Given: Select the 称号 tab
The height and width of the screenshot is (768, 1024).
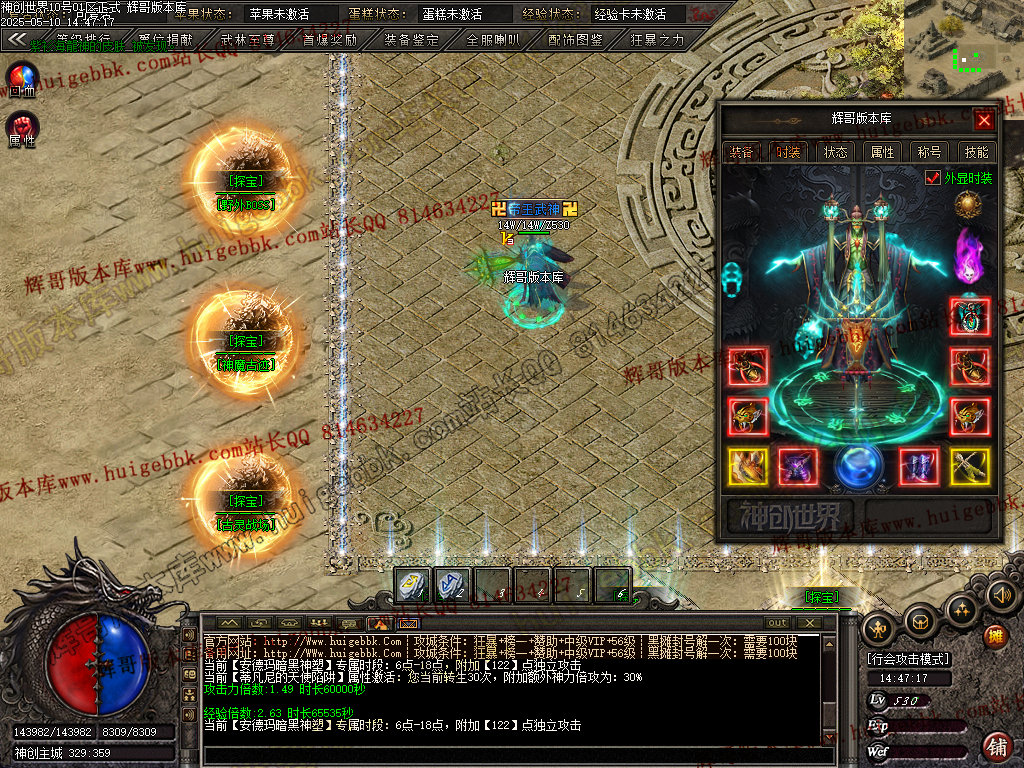Looking at the screenshot, I should click(x=929, y=152).
